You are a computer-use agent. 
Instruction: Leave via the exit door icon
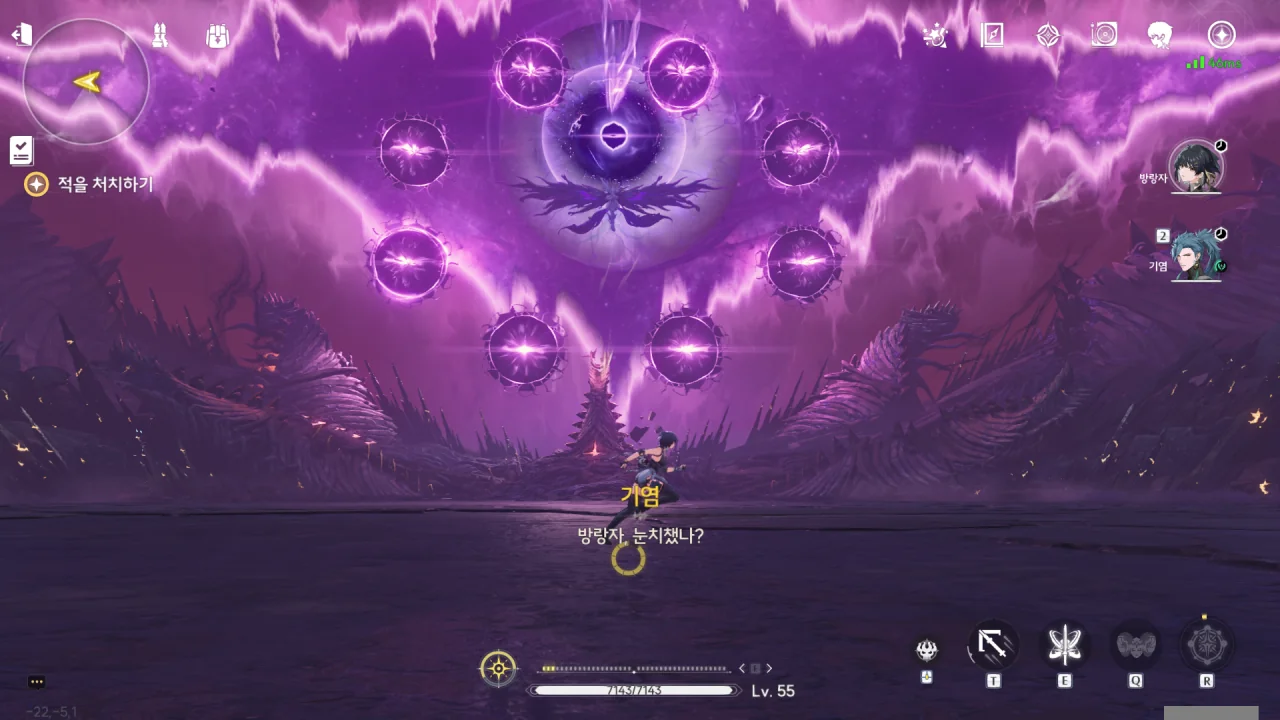tap(21, 35)
